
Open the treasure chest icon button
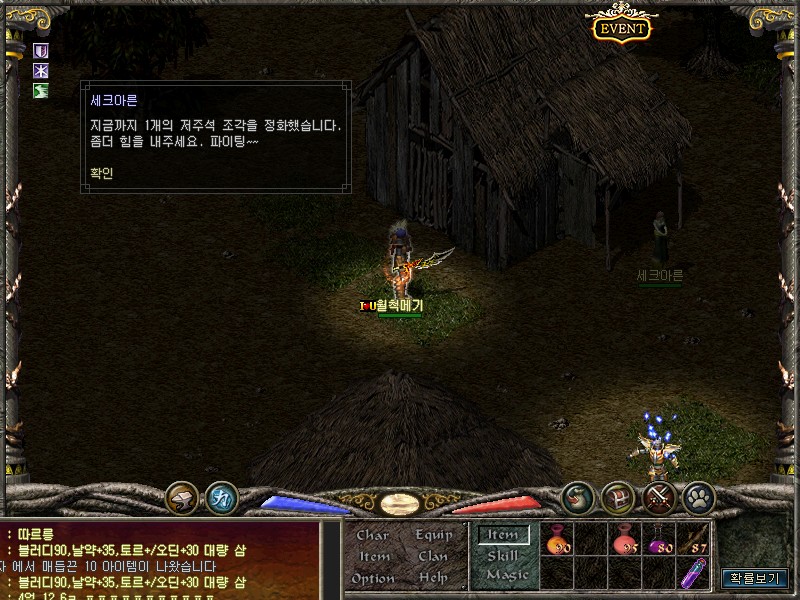pyautogui.click(x=618, y=497)
